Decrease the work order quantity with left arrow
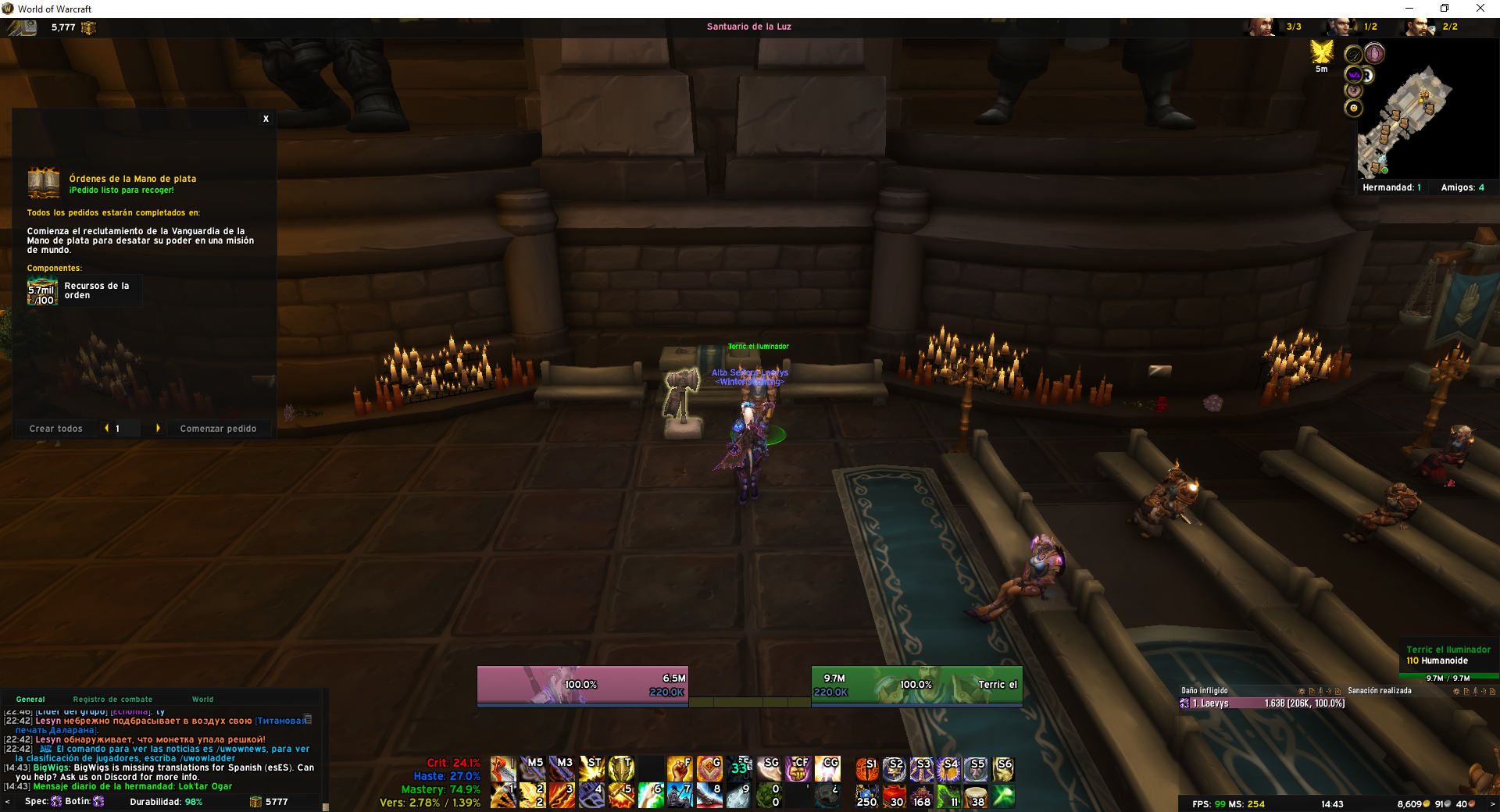Screen dimensions: 1500x812 coord(106,428)
